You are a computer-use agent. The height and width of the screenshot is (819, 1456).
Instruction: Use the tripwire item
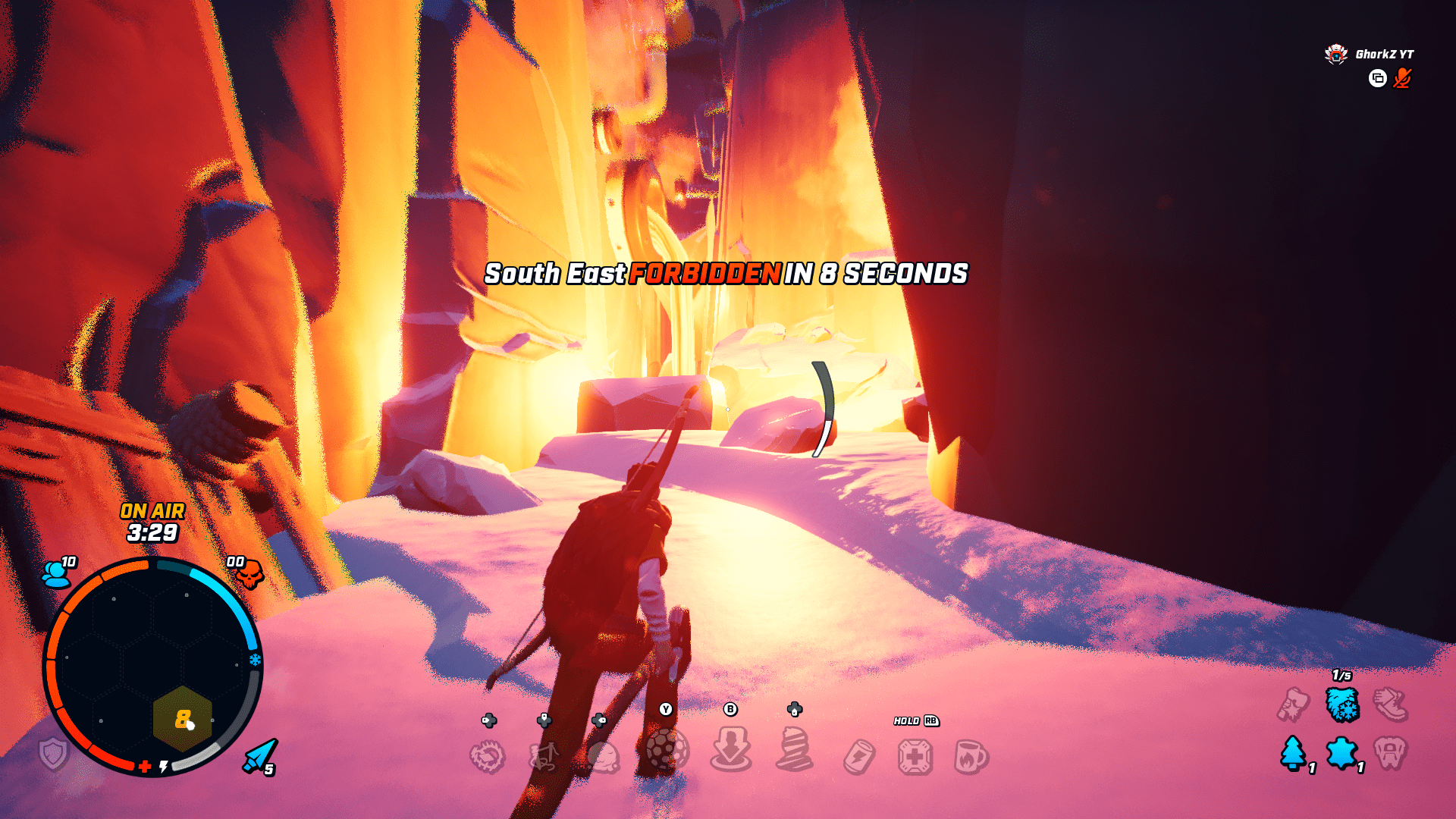[x=544, y=756]
